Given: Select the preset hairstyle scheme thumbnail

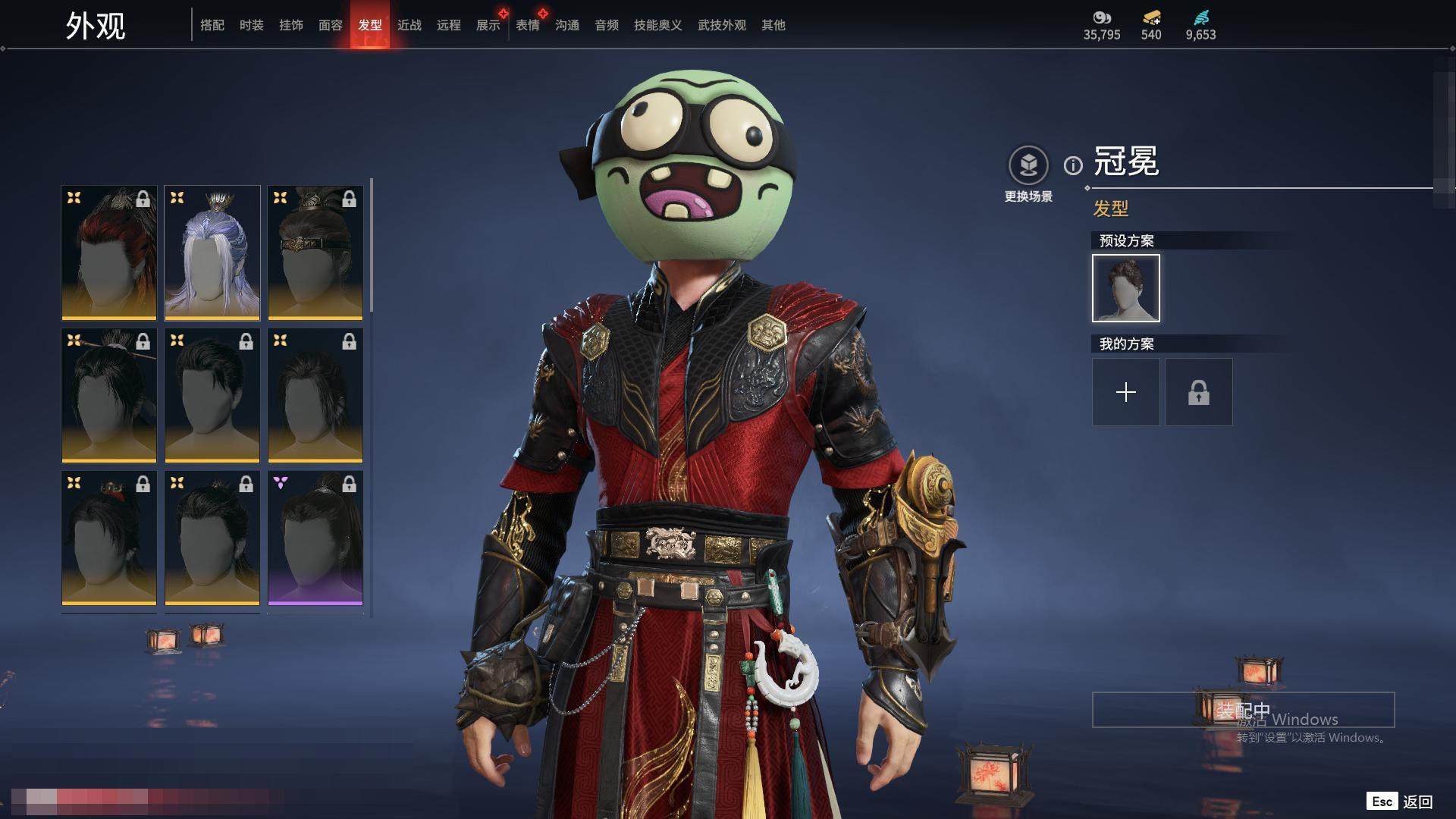Looking at the screenshot, I should pyautogui.click(x=1126, y=288).
